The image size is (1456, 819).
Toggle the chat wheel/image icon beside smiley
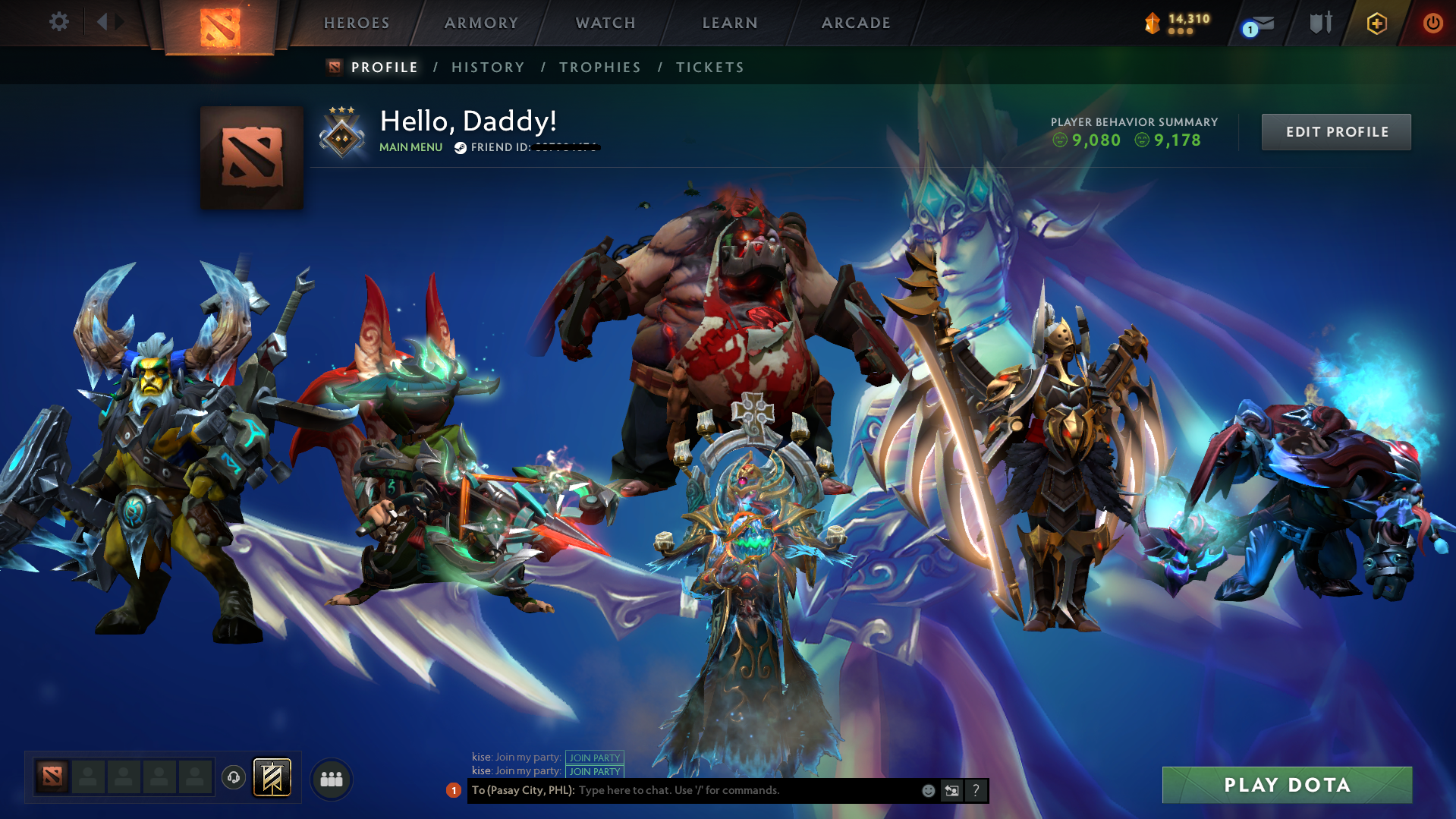951,790
